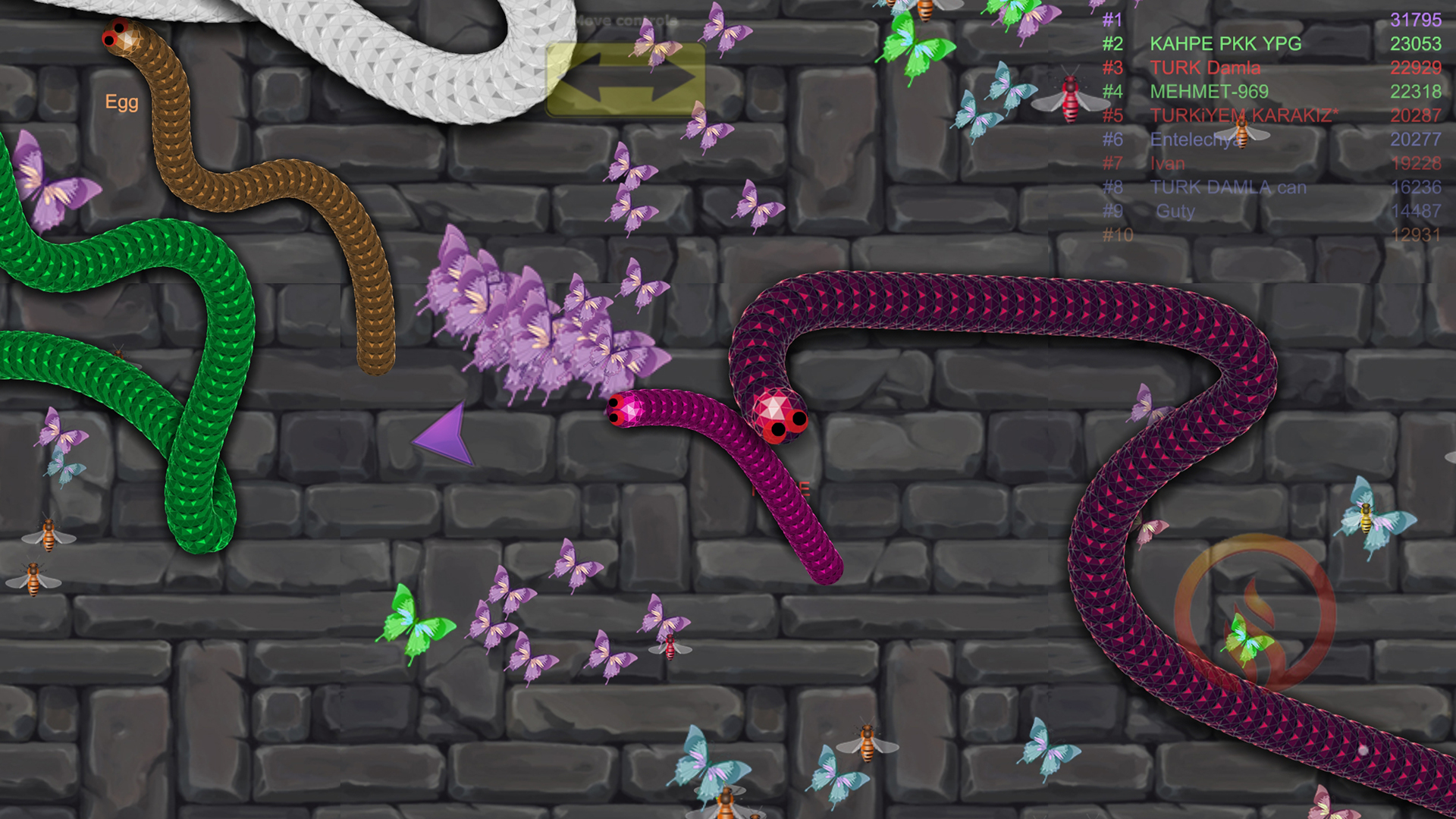This screenshot has width=1456, height=819.
Task: Click TURK DAMLA can at rank eight
Action: pos(1228,187)
